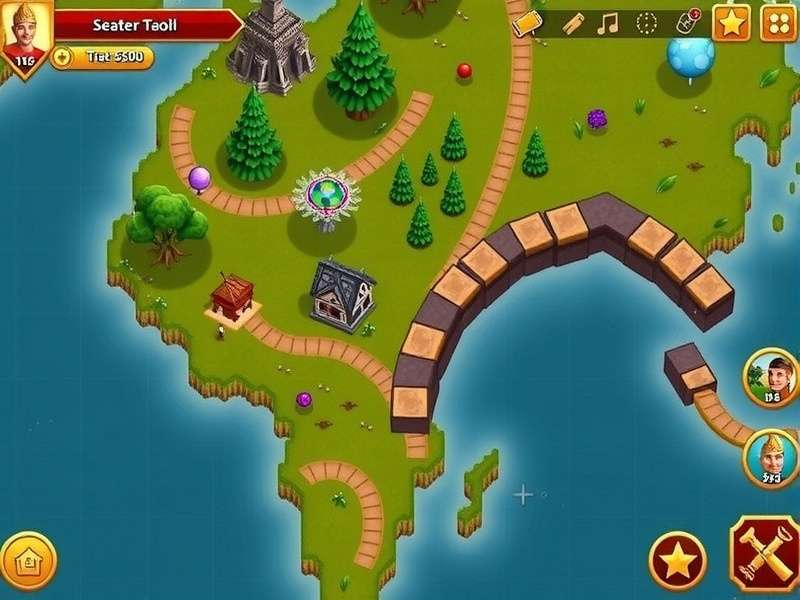This screenshot has width=800, height=600.
Task: Open the top orange star button
Action: [x=731, y=22]
